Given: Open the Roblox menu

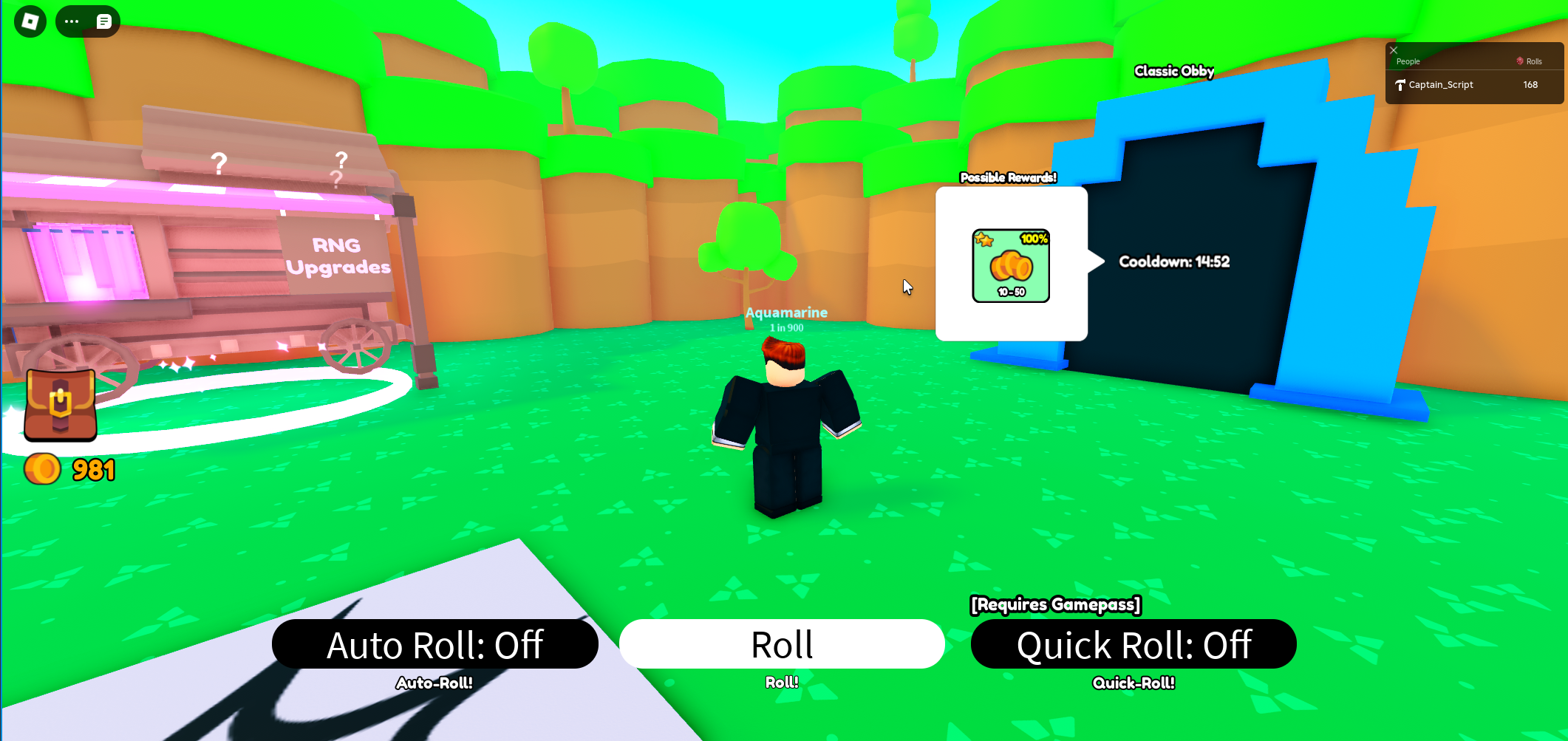Looking at the screenshot, I should click(31, 21).
